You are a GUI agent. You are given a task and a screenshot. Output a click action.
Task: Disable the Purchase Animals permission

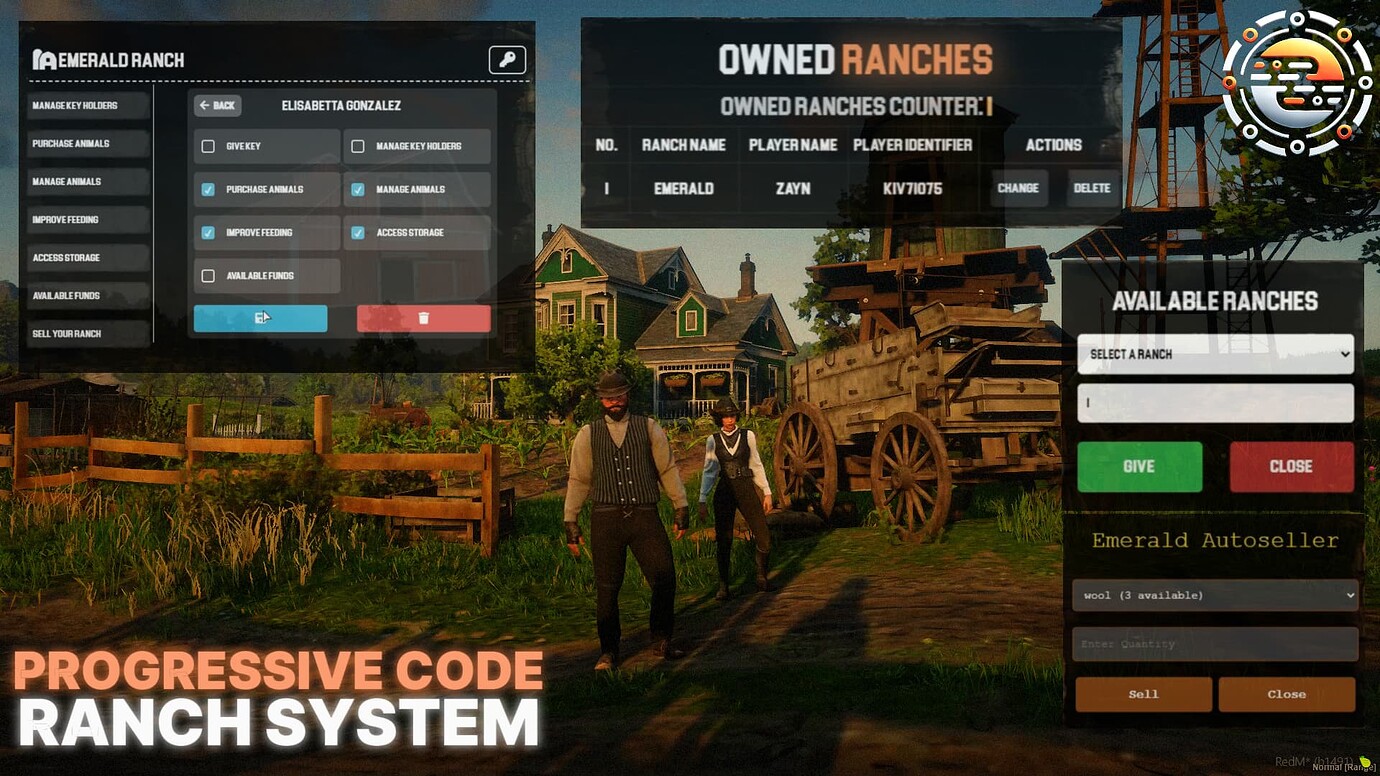click(x=209, y=189)
